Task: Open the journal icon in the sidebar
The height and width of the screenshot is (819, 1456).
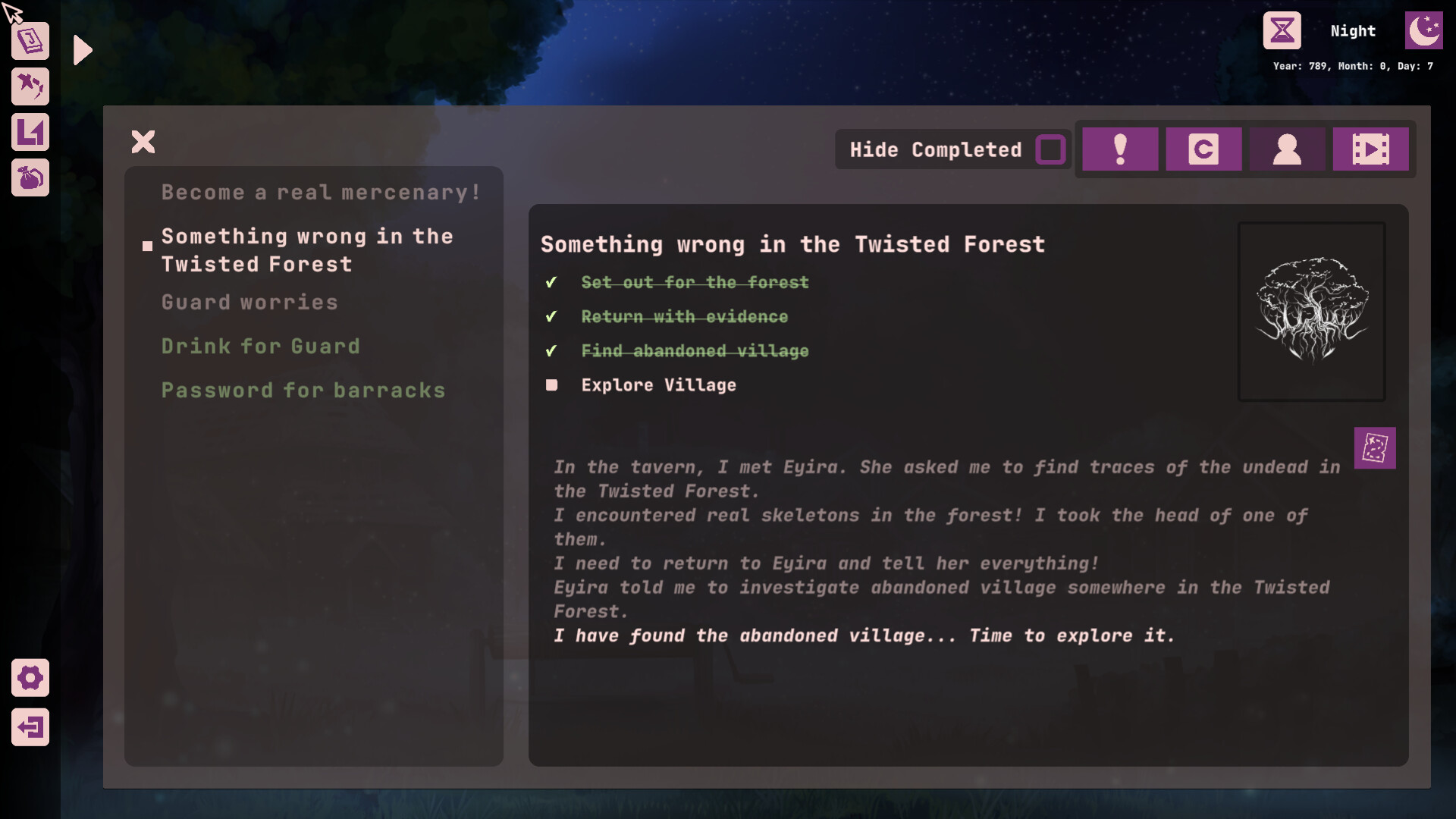Action: tap(30, 41)
